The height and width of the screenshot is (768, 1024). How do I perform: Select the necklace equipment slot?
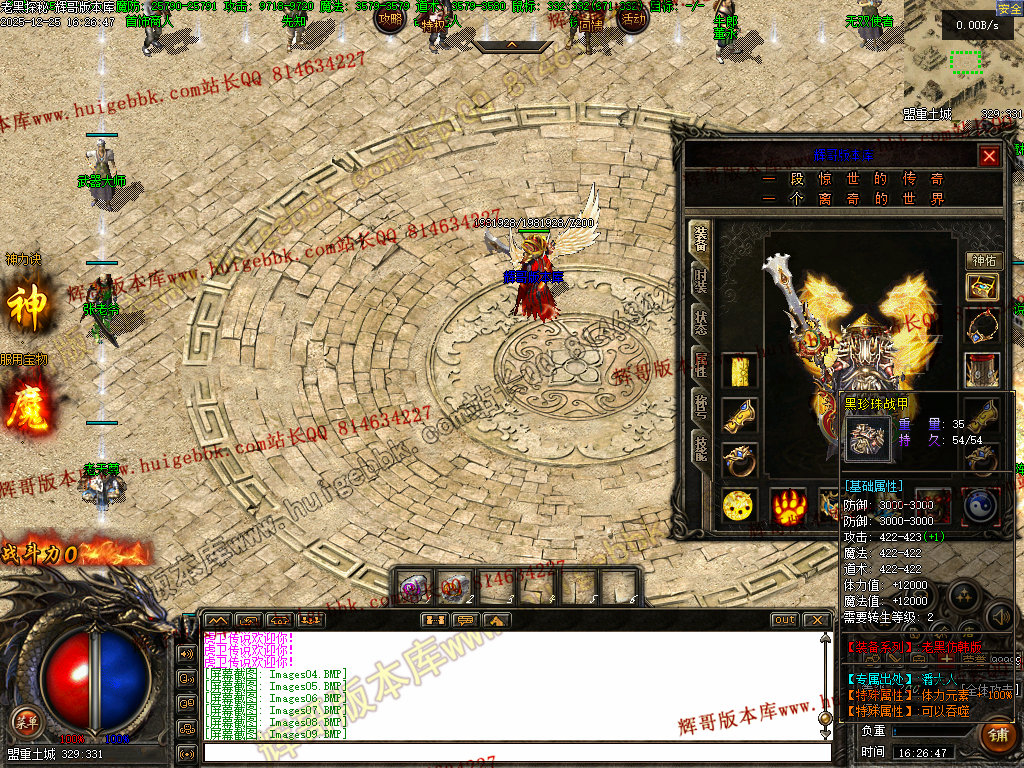pyautogui.click(x=982, y=327)
